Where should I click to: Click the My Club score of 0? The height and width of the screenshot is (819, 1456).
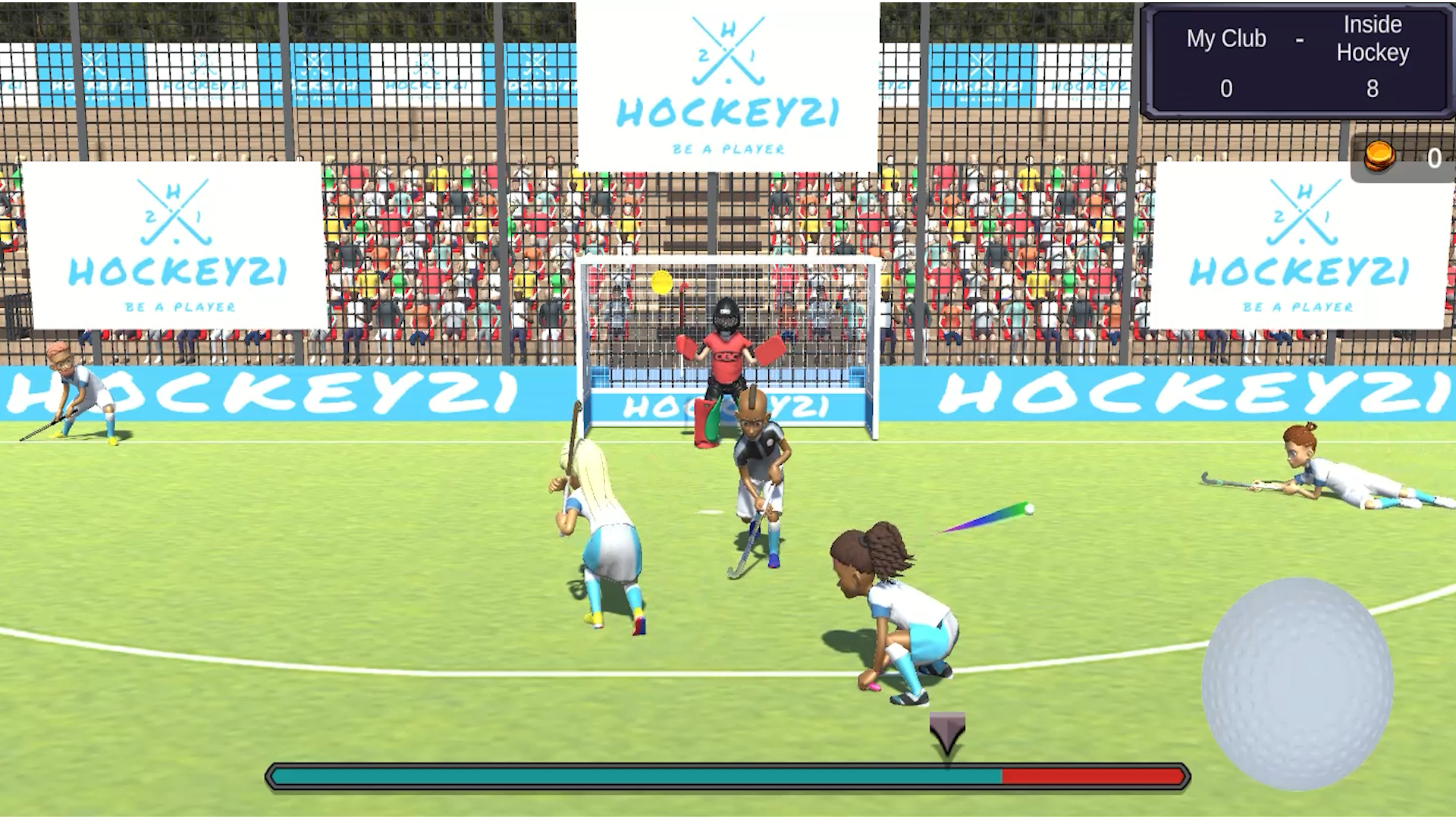[x=1226, y=89]
